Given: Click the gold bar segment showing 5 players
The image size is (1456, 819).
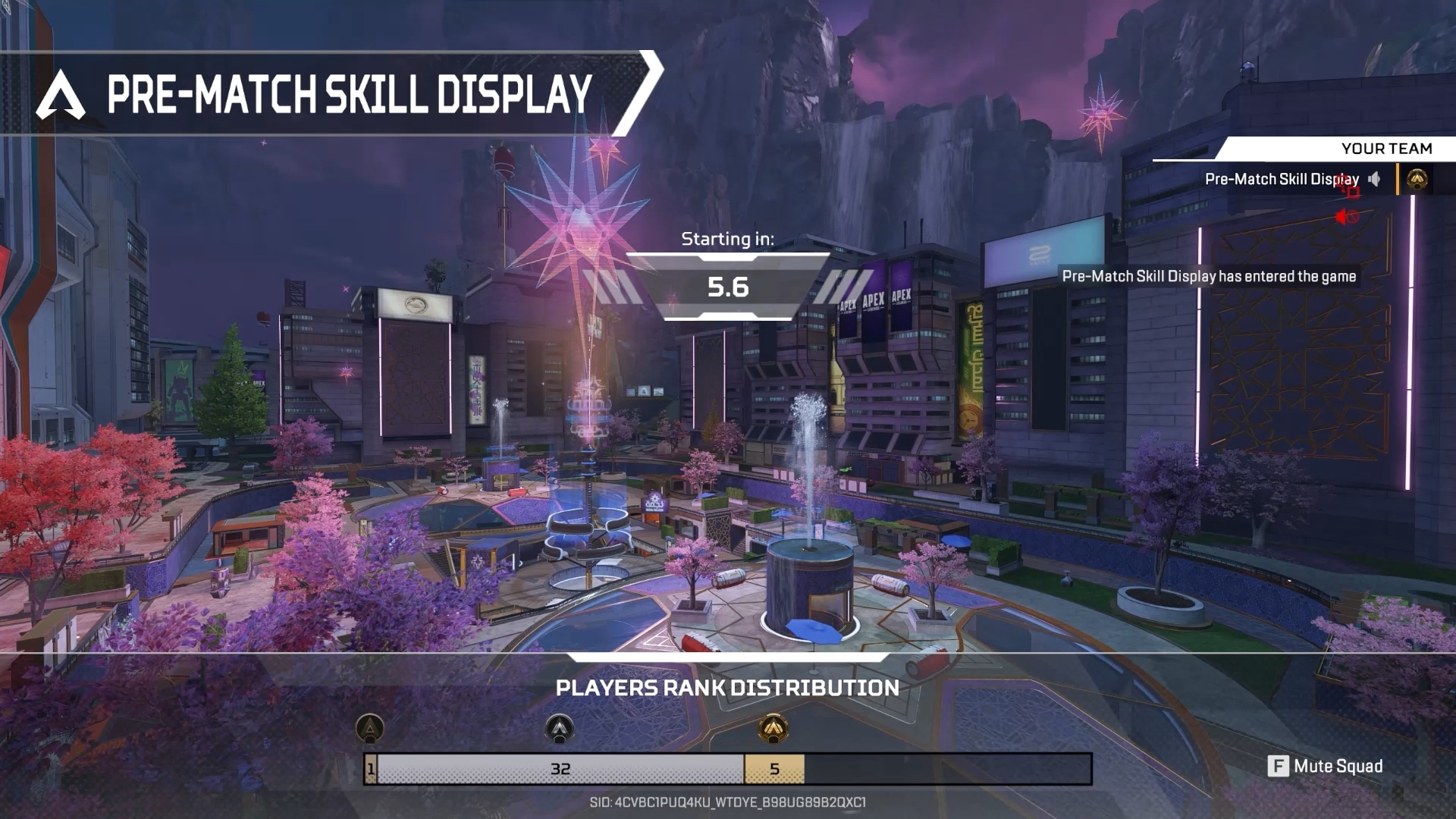Looking at the screenshot, I should [774, 769].
